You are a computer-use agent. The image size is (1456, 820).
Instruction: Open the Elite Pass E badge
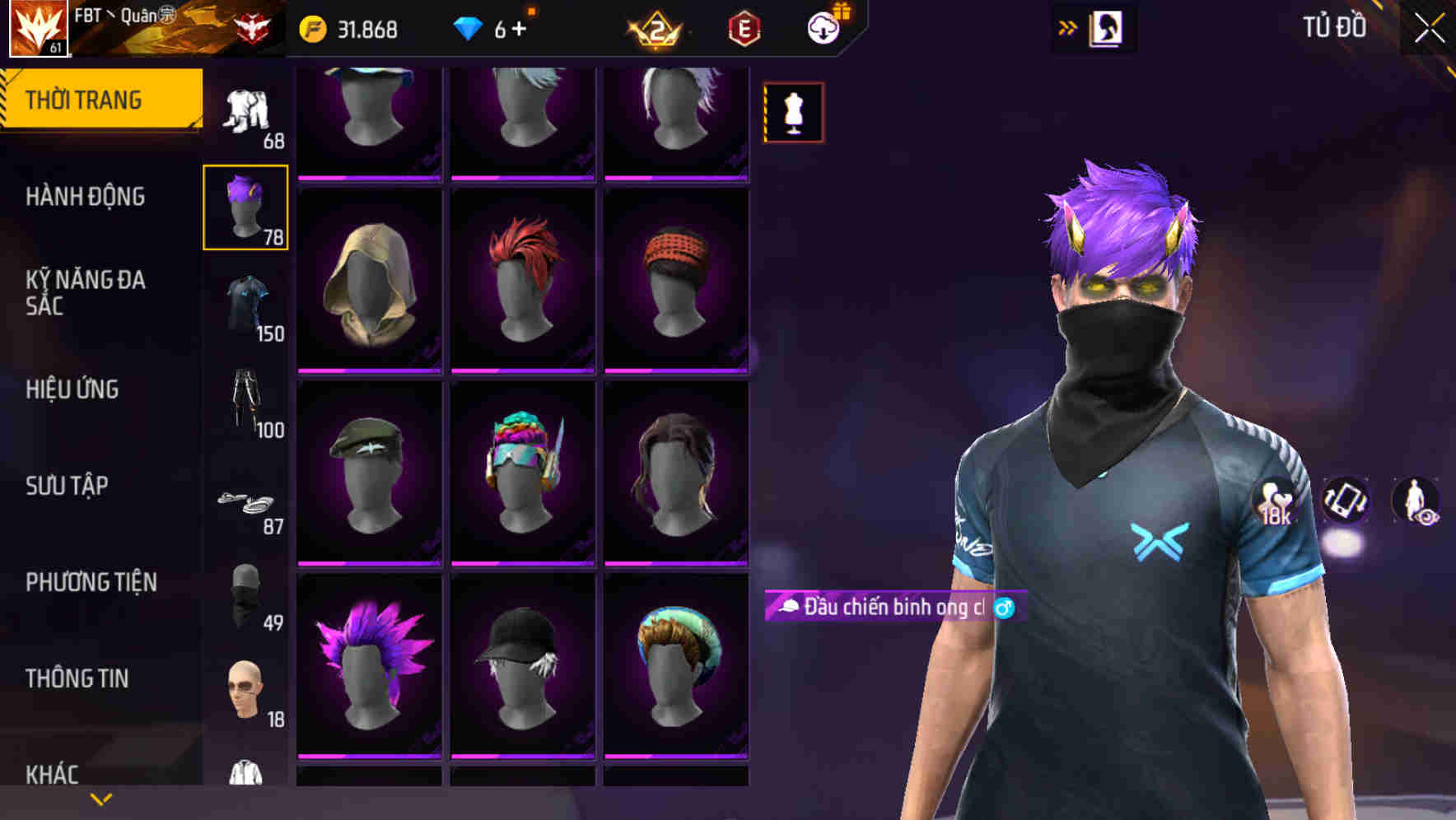pos(742,26)
